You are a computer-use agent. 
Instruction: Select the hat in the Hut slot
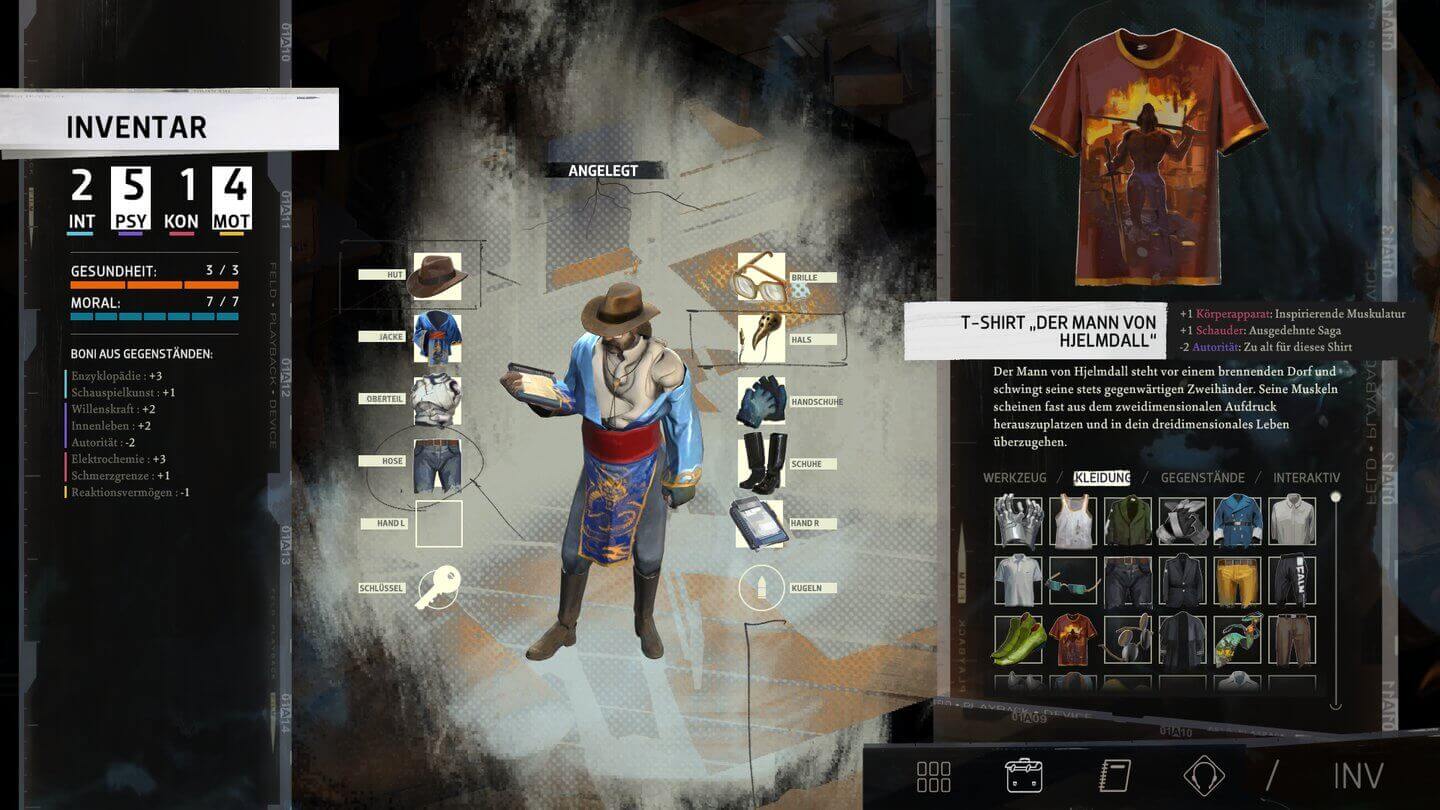(438, 276)
